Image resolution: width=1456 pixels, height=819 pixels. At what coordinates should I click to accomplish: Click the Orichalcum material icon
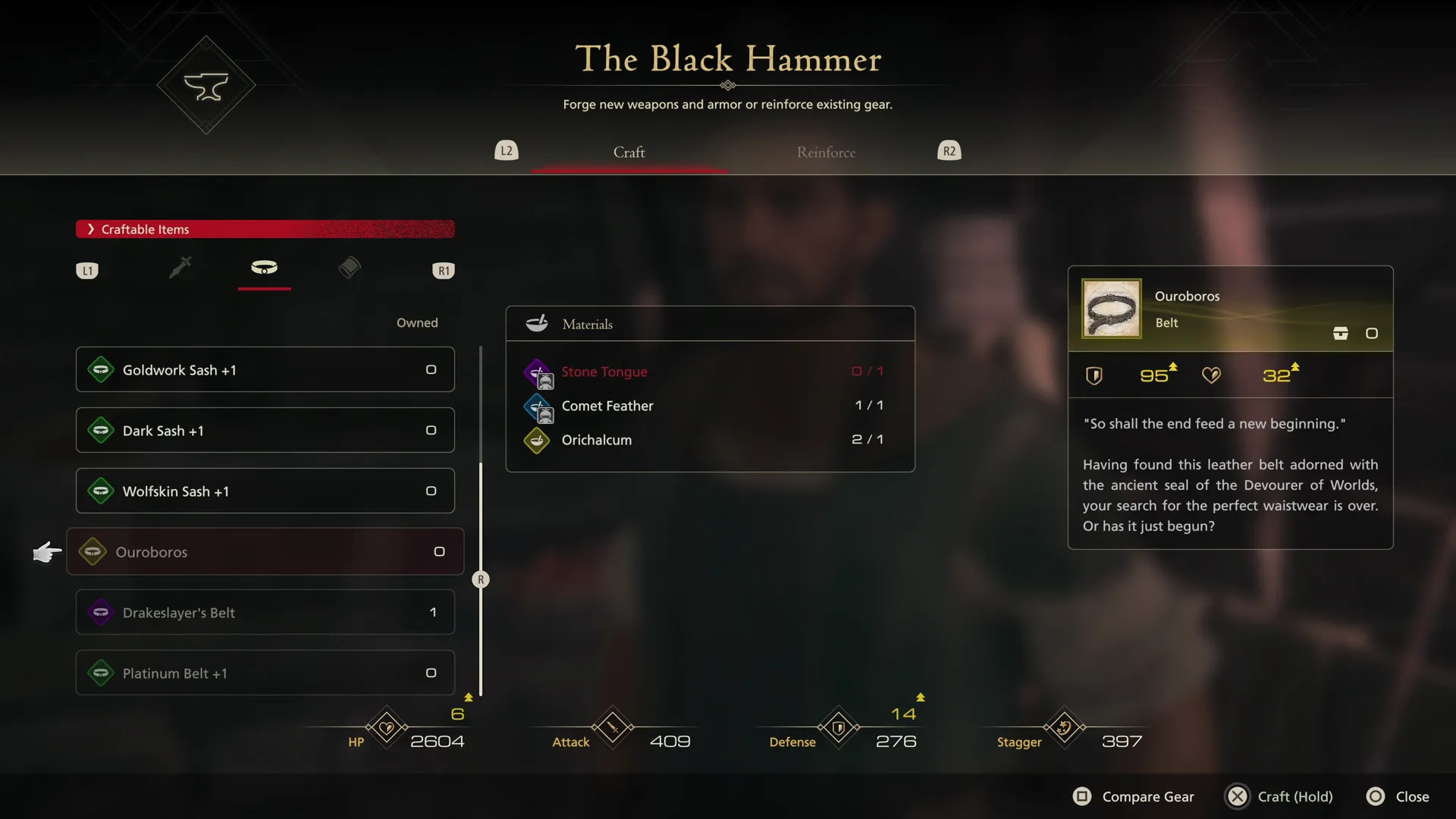[536, 440]
